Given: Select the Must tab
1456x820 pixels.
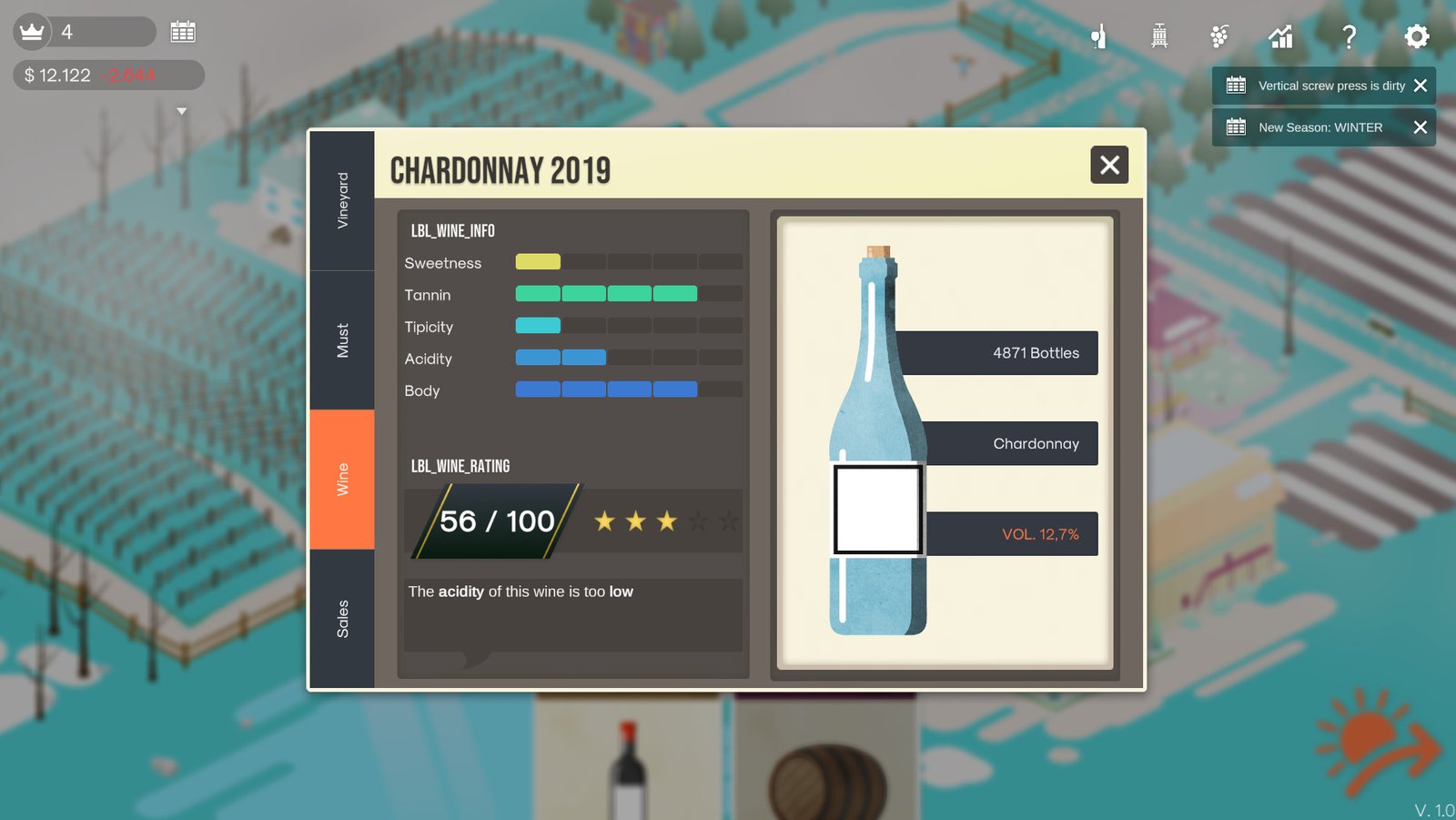Looking at the screenshot, I should click(x=343, y=337).
